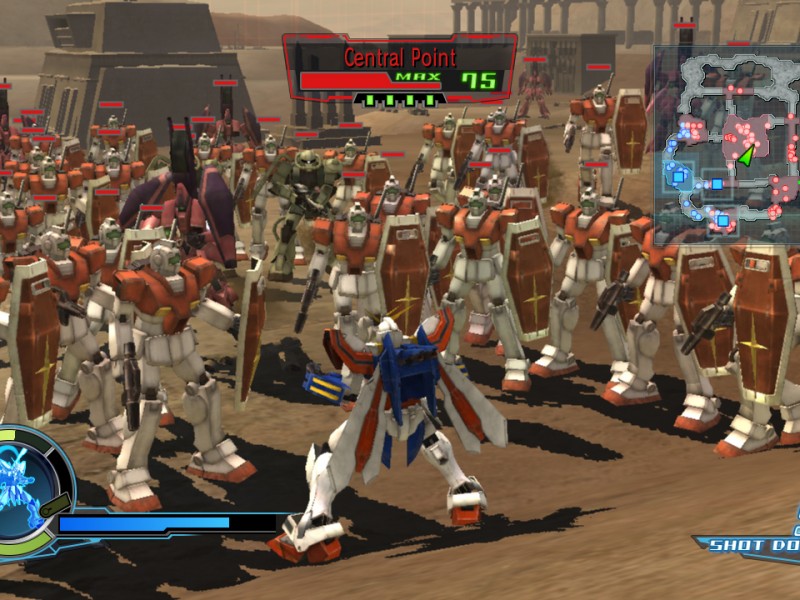Select the green player arrow on minimap
The image size is (800, 600).
click(746, 154)
